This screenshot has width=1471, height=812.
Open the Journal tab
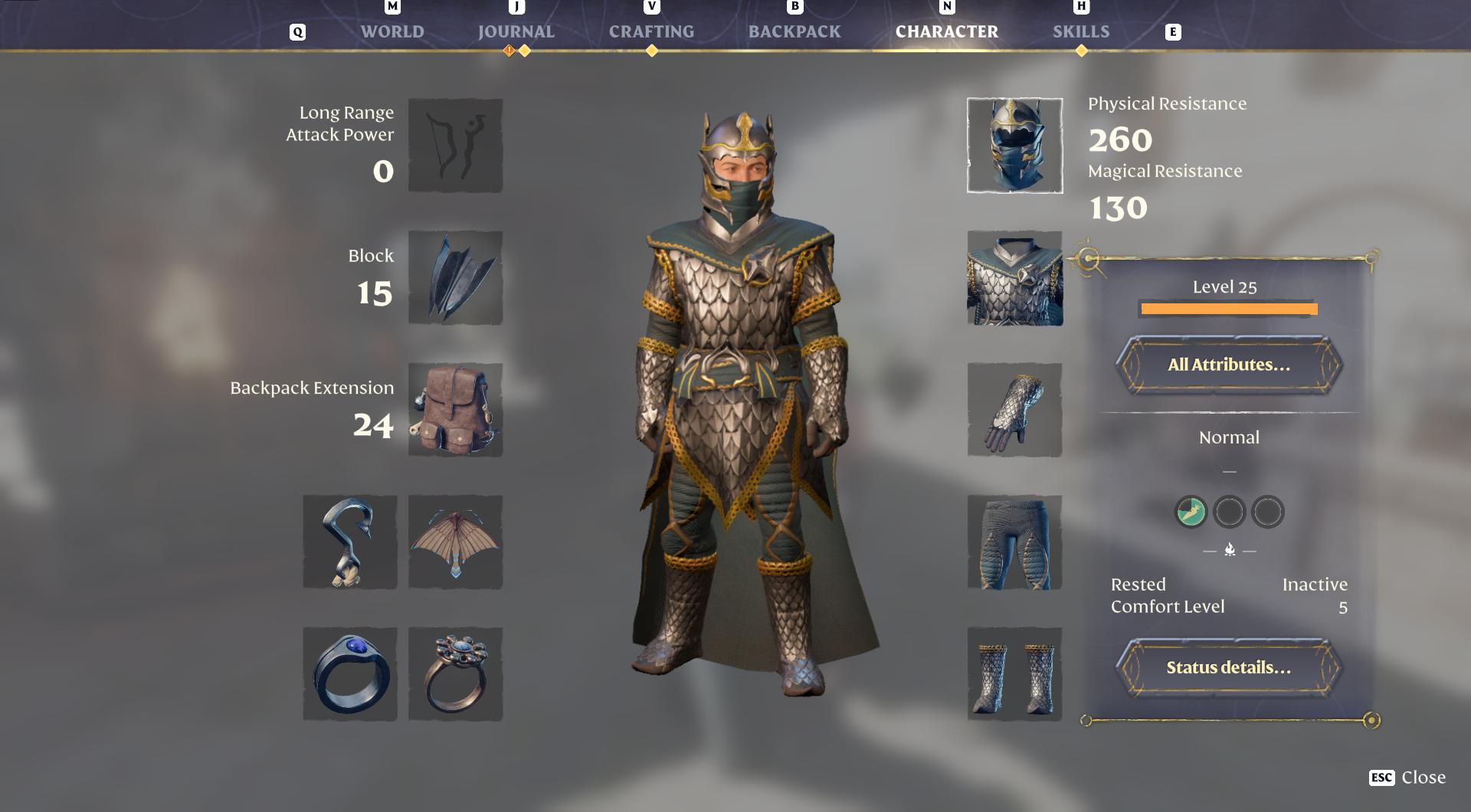tap(515, 31)
